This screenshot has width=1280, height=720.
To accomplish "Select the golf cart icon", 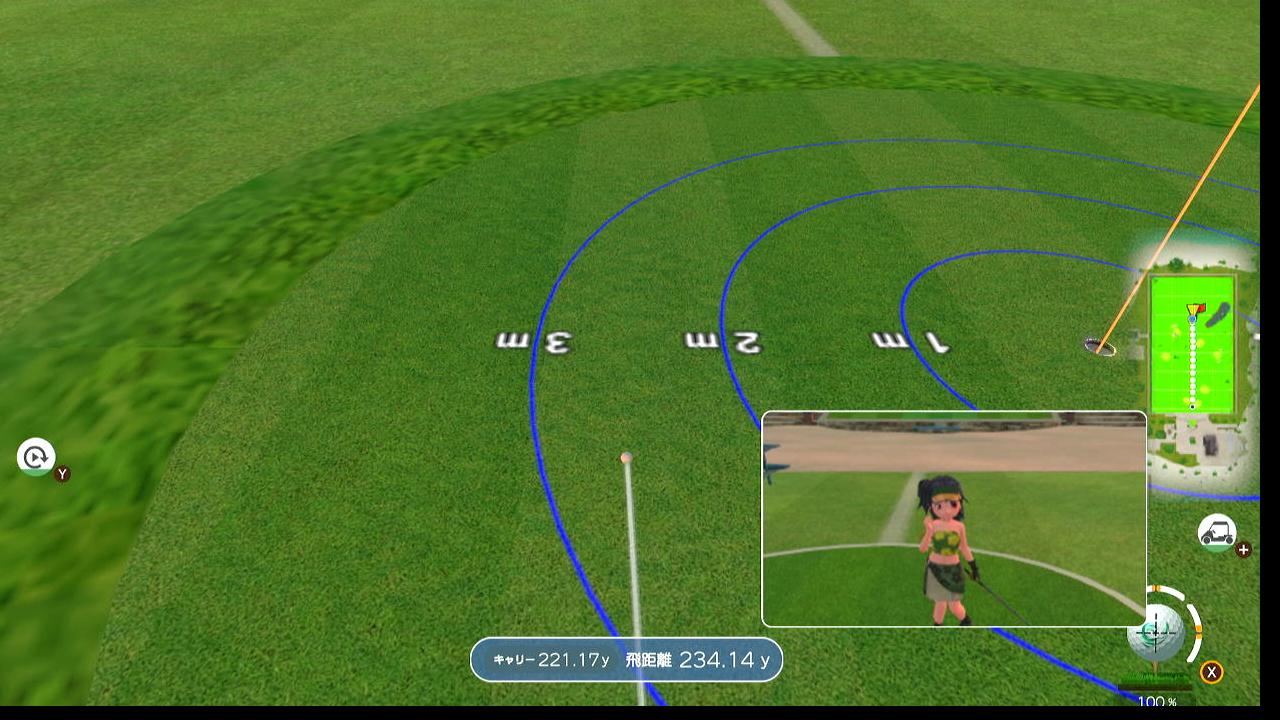I will pyautogui.click(x=1217, y=532).
